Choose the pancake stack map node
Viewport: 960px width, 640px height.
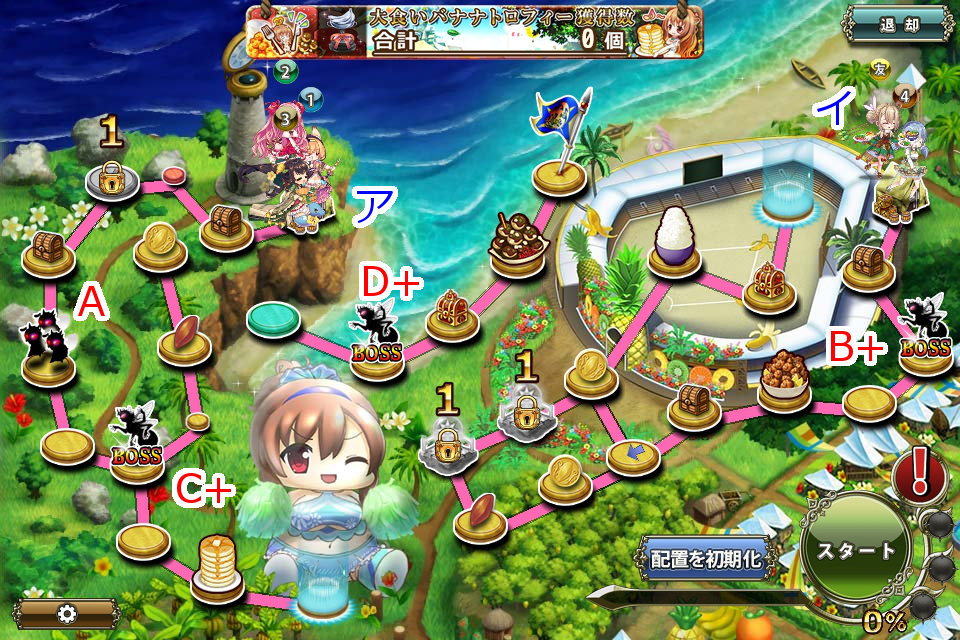[x=217, y=566]
